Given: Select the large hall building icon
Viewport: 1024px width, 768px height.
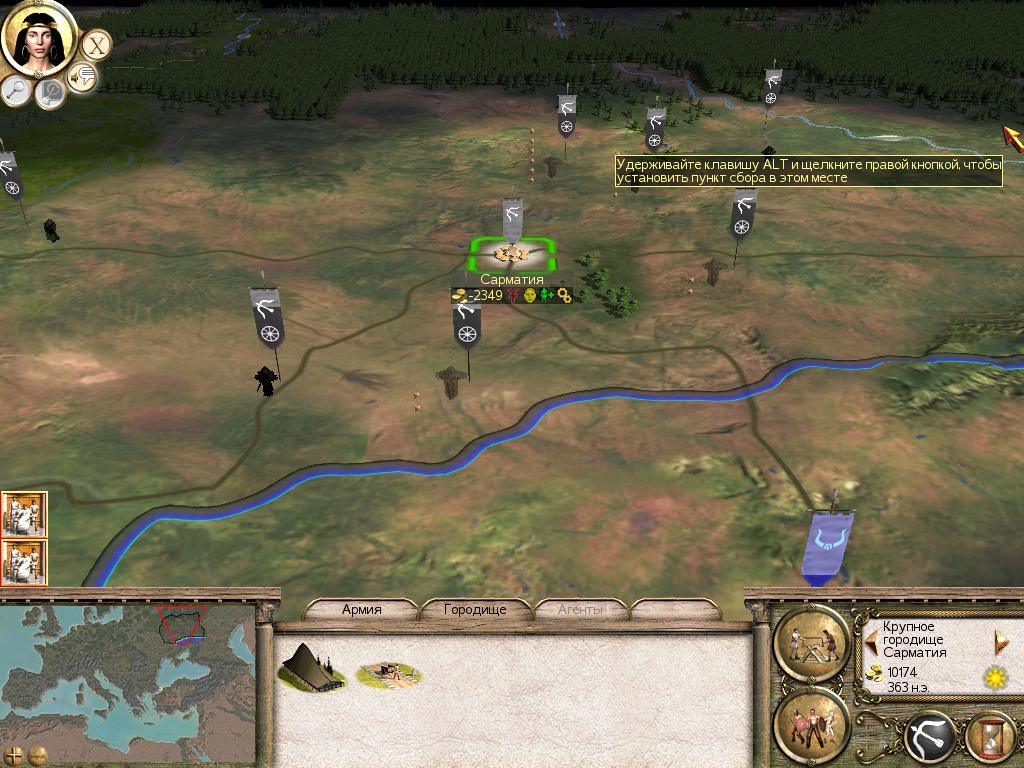Looking at the screenshot, I should click(311, 667).
